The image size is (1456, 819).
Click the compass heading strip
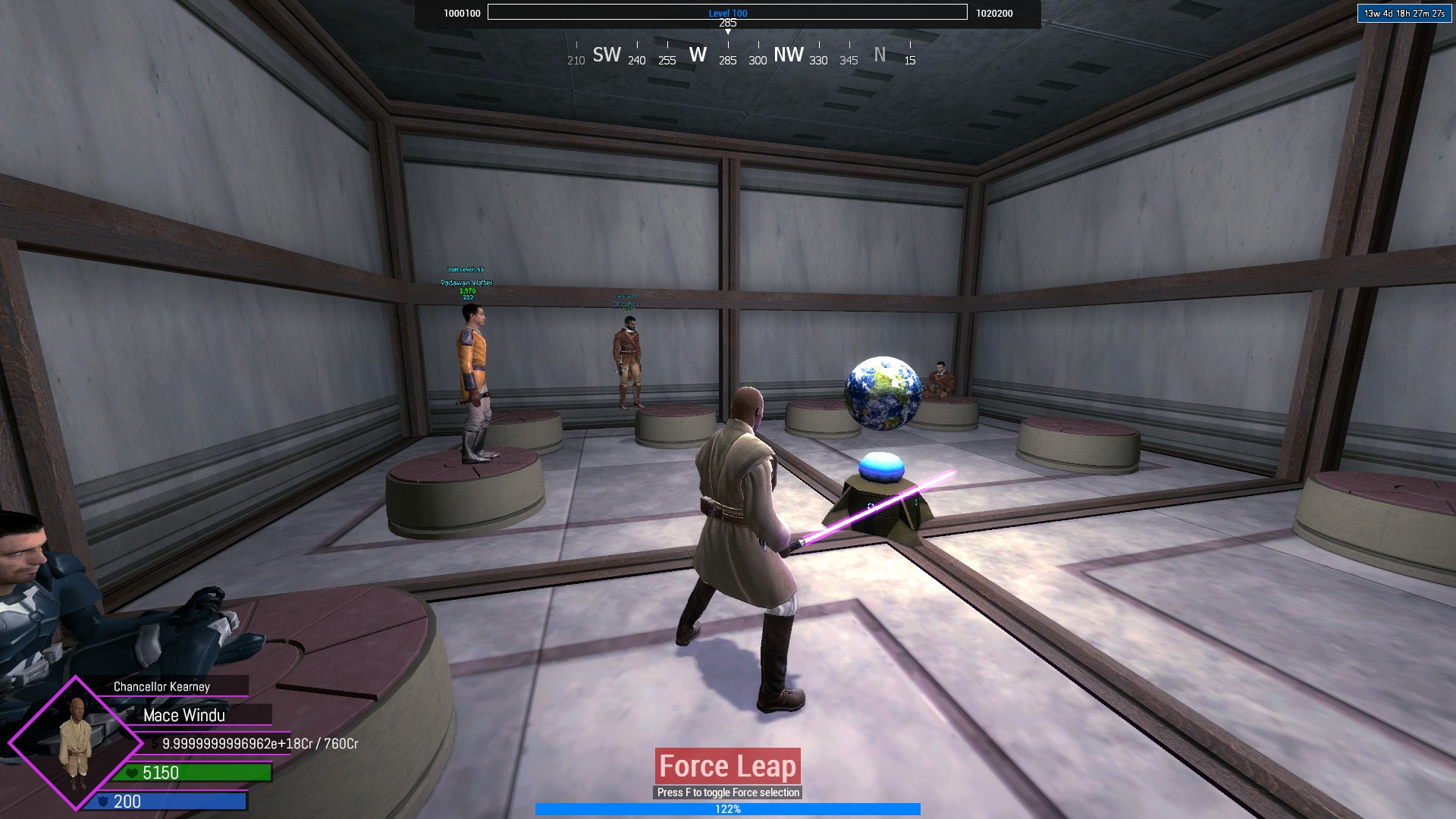point(742,55)
